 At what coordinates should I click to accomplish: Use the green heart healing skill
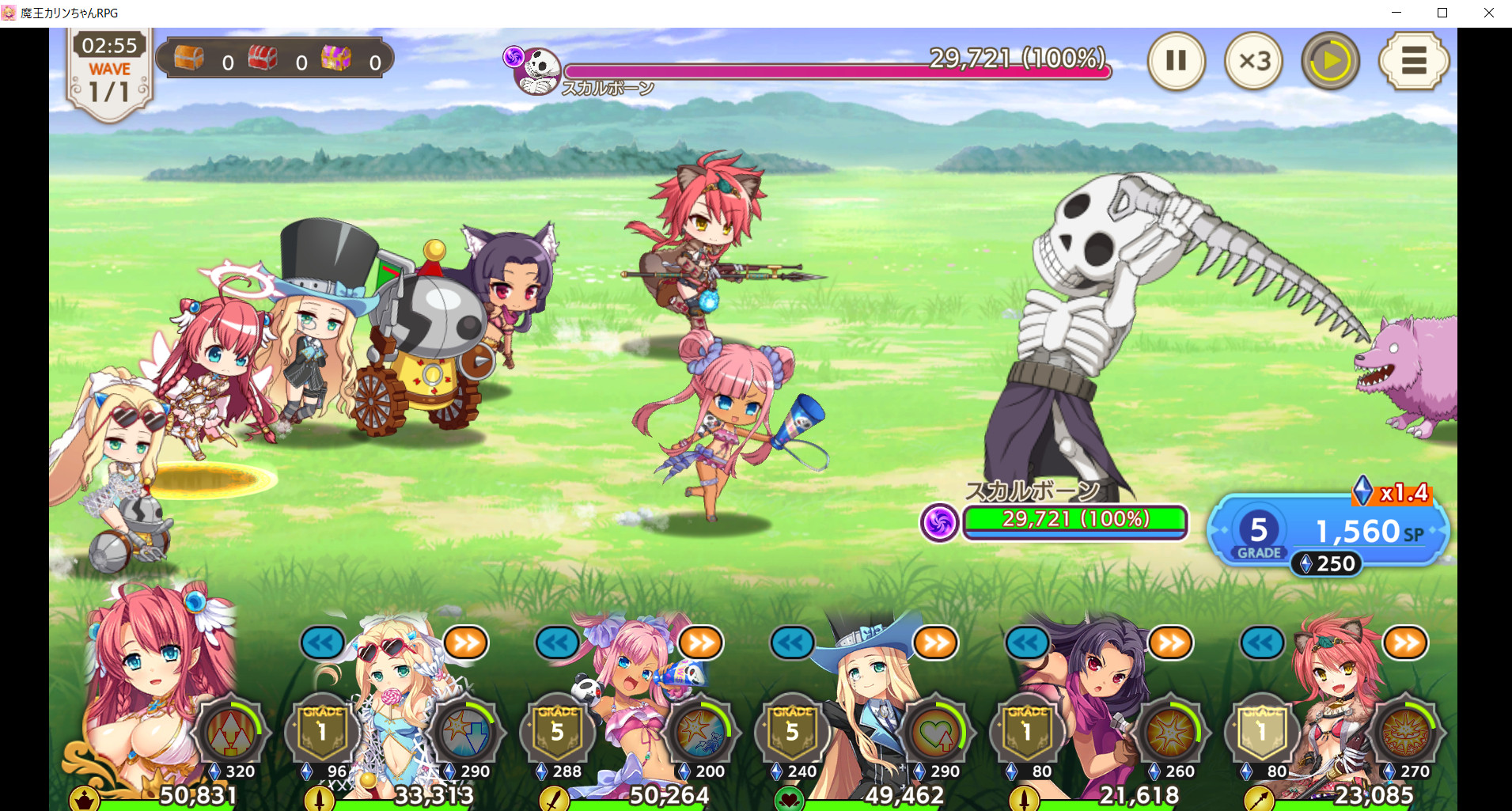936,733
